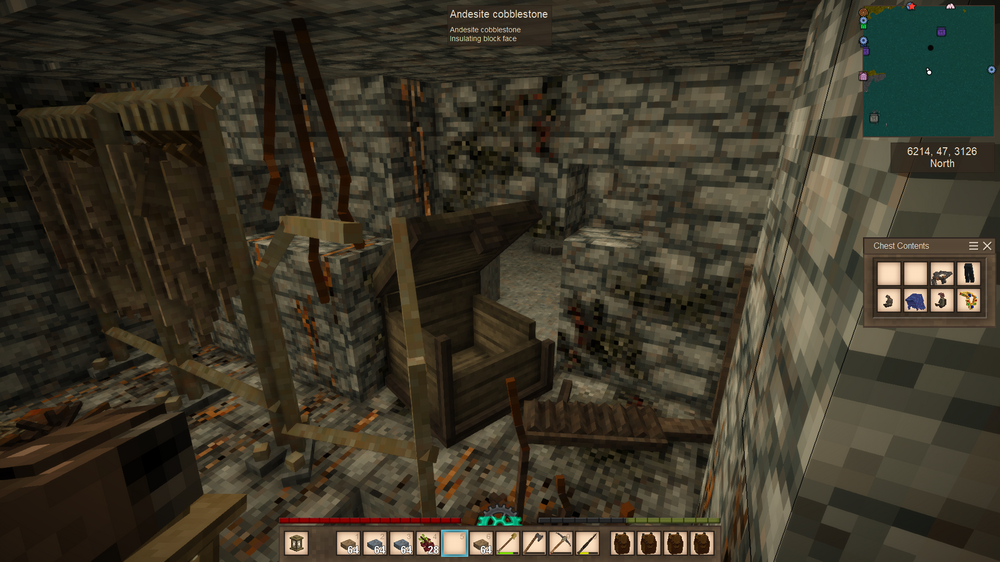This screenshot has height=562, width=1000.
Task: Select the lantern offhand slot
Action: pos(296,543)
